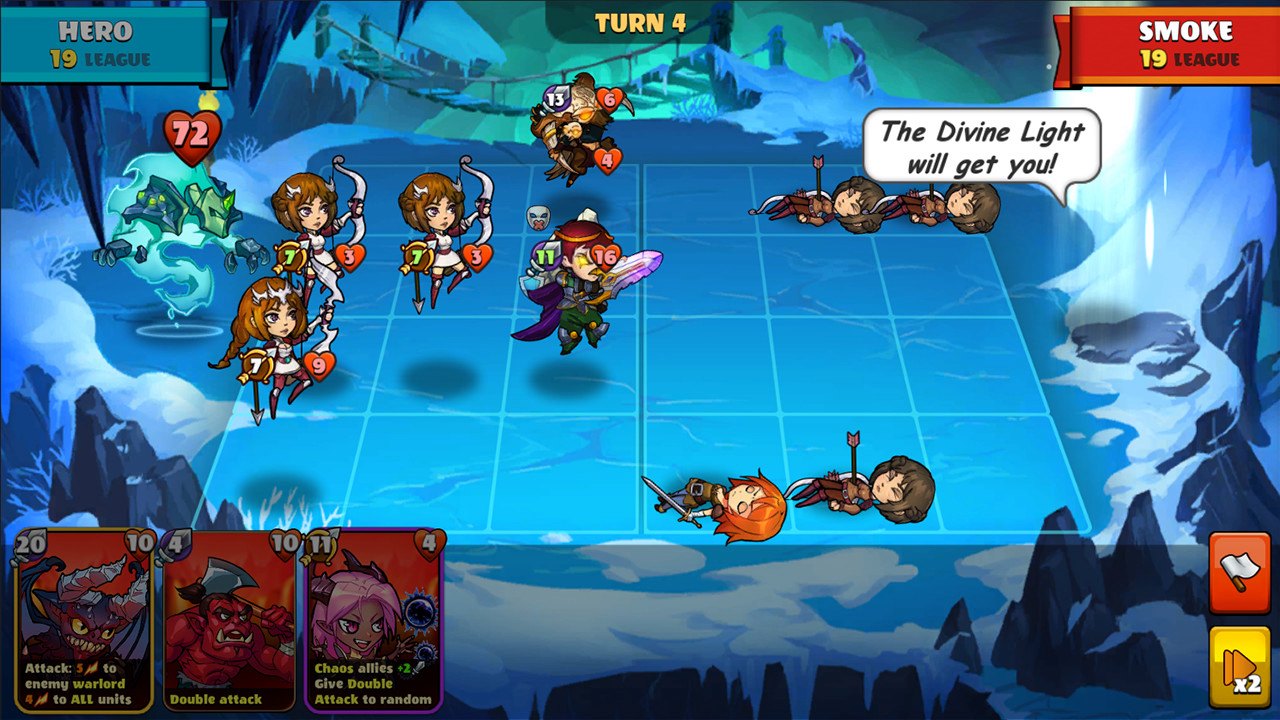Viewport: 1280px width, 720px height.
Task: Surrender using the white flag button
Action: [1239, 572]
